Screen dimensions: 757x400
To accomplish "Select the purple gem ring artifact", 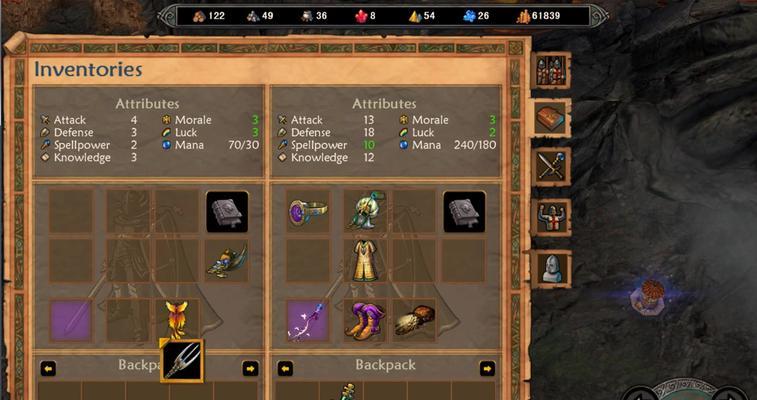I will [307, 211].
